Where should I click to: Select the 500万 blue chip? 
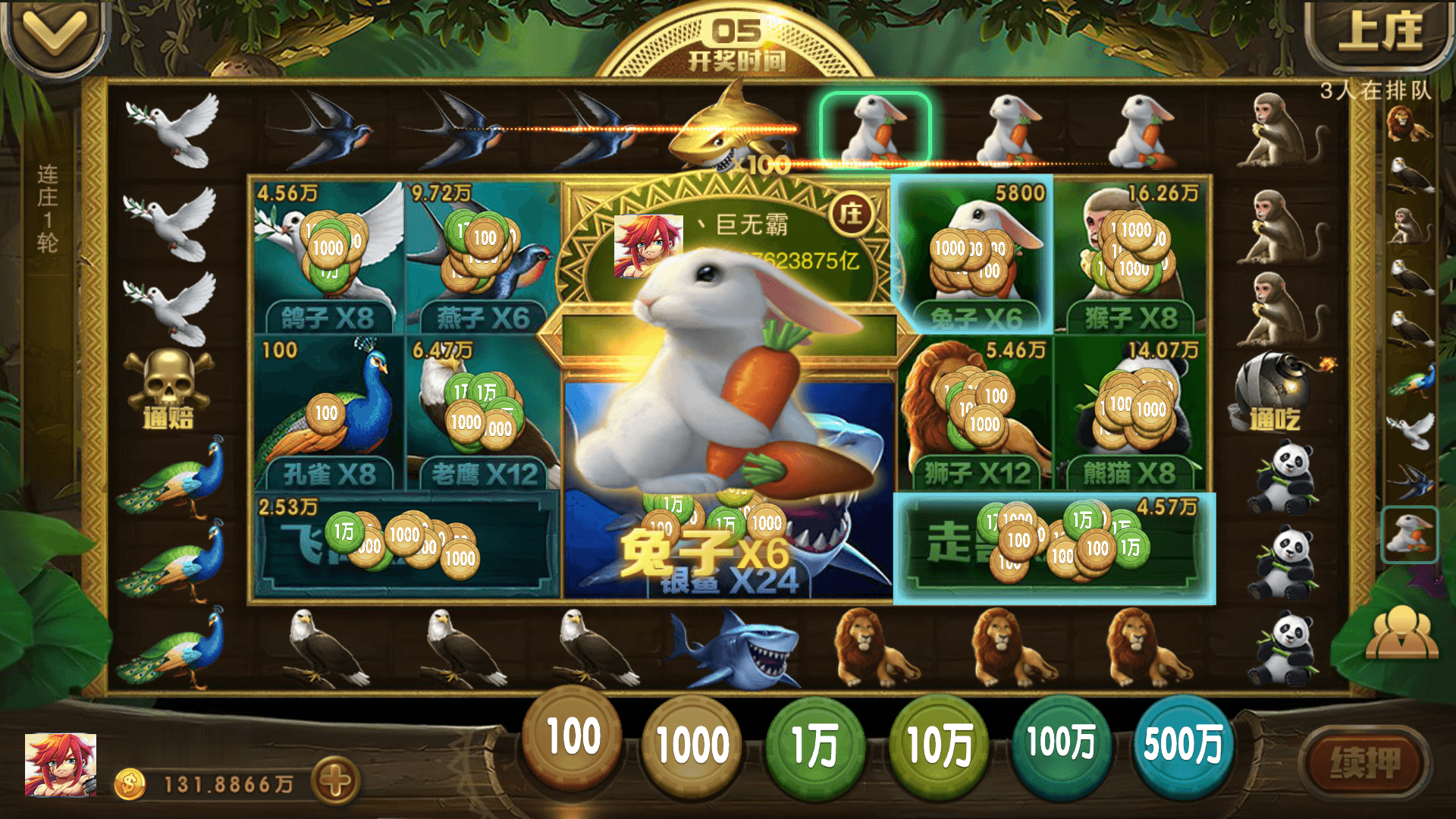(1183, 743)
